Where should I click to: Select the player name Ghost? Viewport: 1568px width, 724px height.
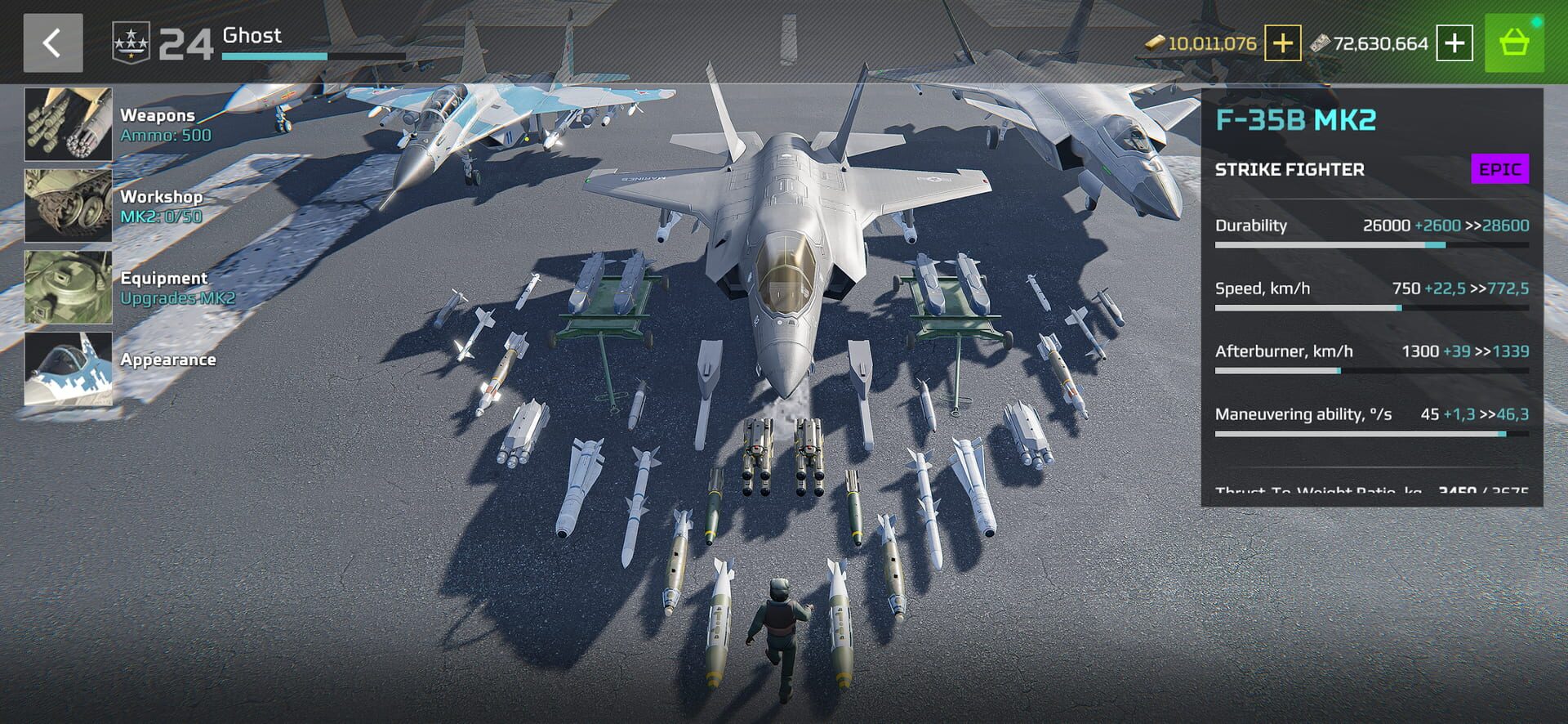click(253, 36)
